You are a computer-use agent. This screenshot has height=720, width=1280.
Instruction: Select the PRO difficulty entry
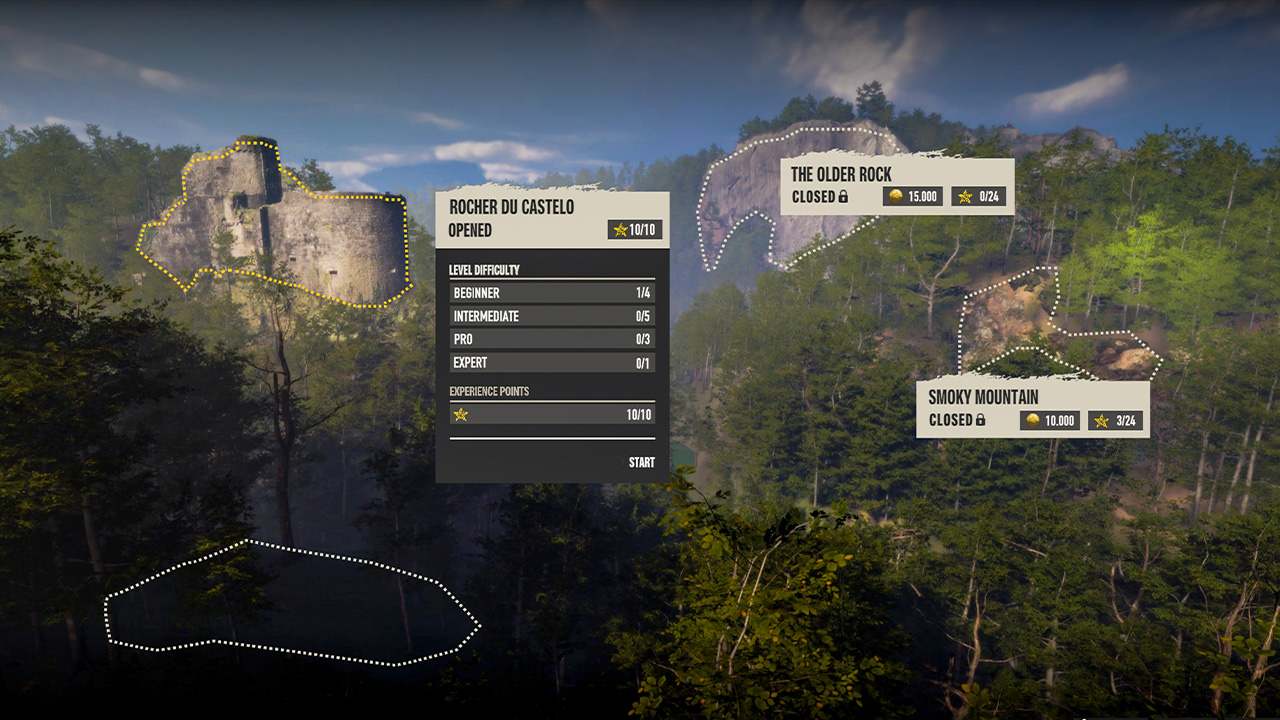pos(551,339)
